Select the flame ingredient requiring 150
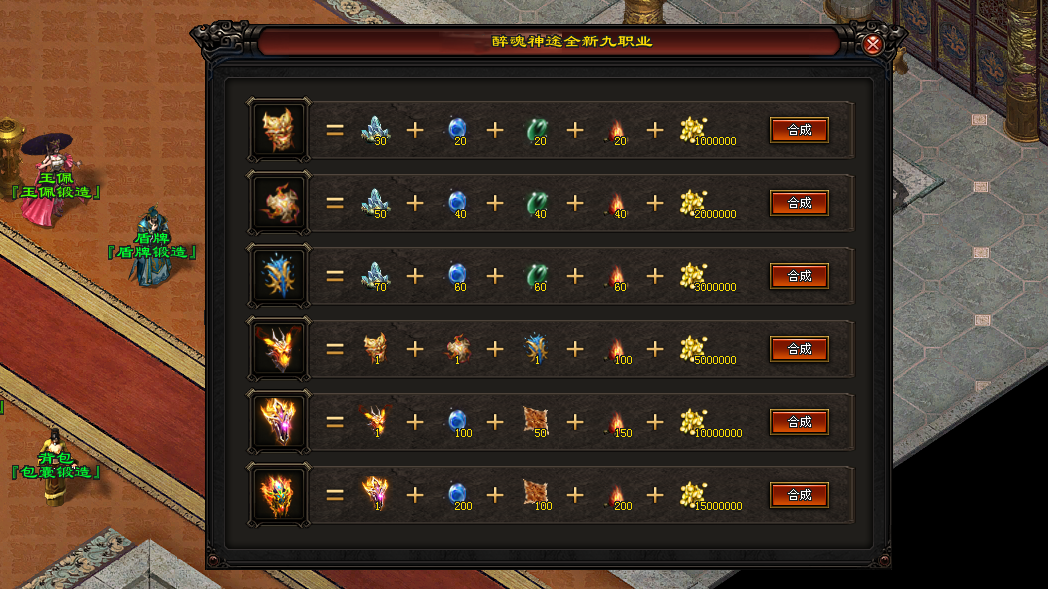The height and width of the screenshot is (589, 1048). click(615, 421)
